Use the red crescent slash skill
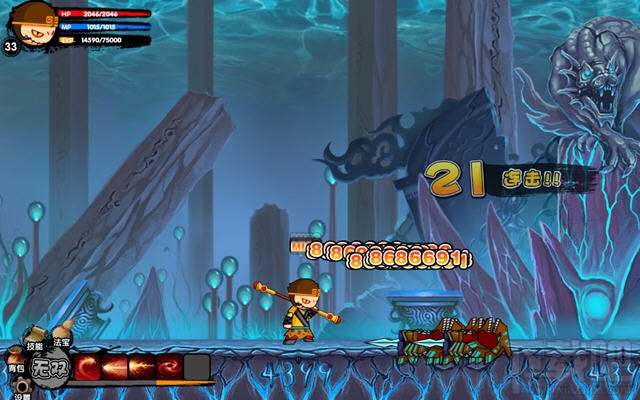The image size is (640, 400). point(88,366)
